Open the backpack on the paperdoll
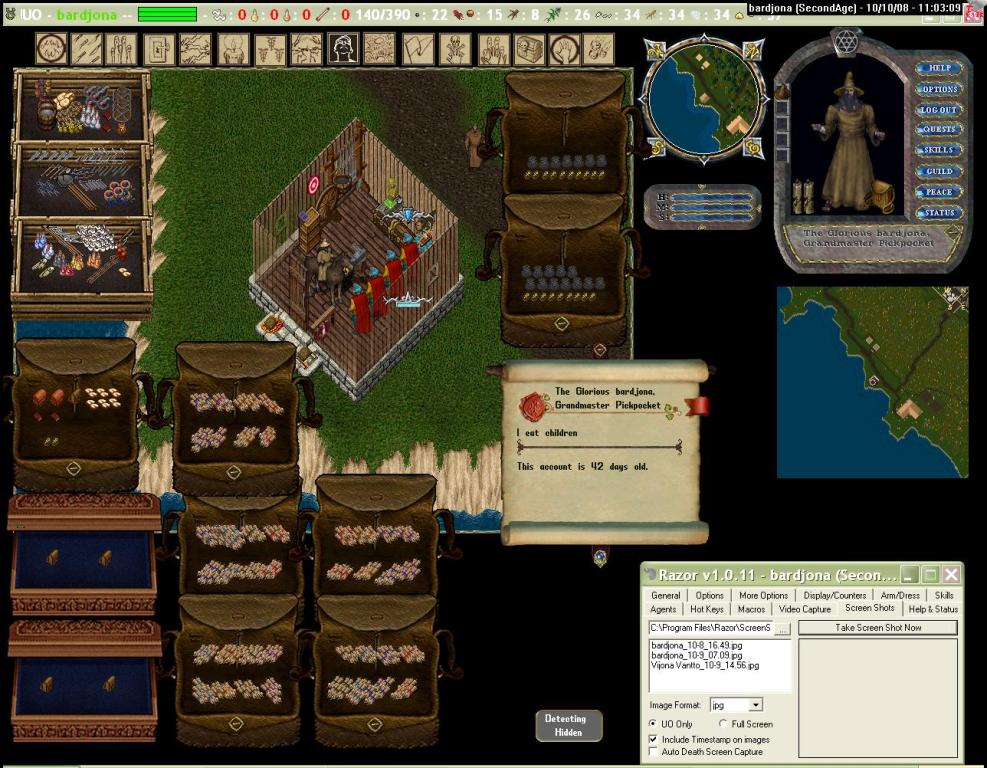Image resolution: width=987 pixels, height=768 pixels. pyautogui.click(x=879, y=197)
